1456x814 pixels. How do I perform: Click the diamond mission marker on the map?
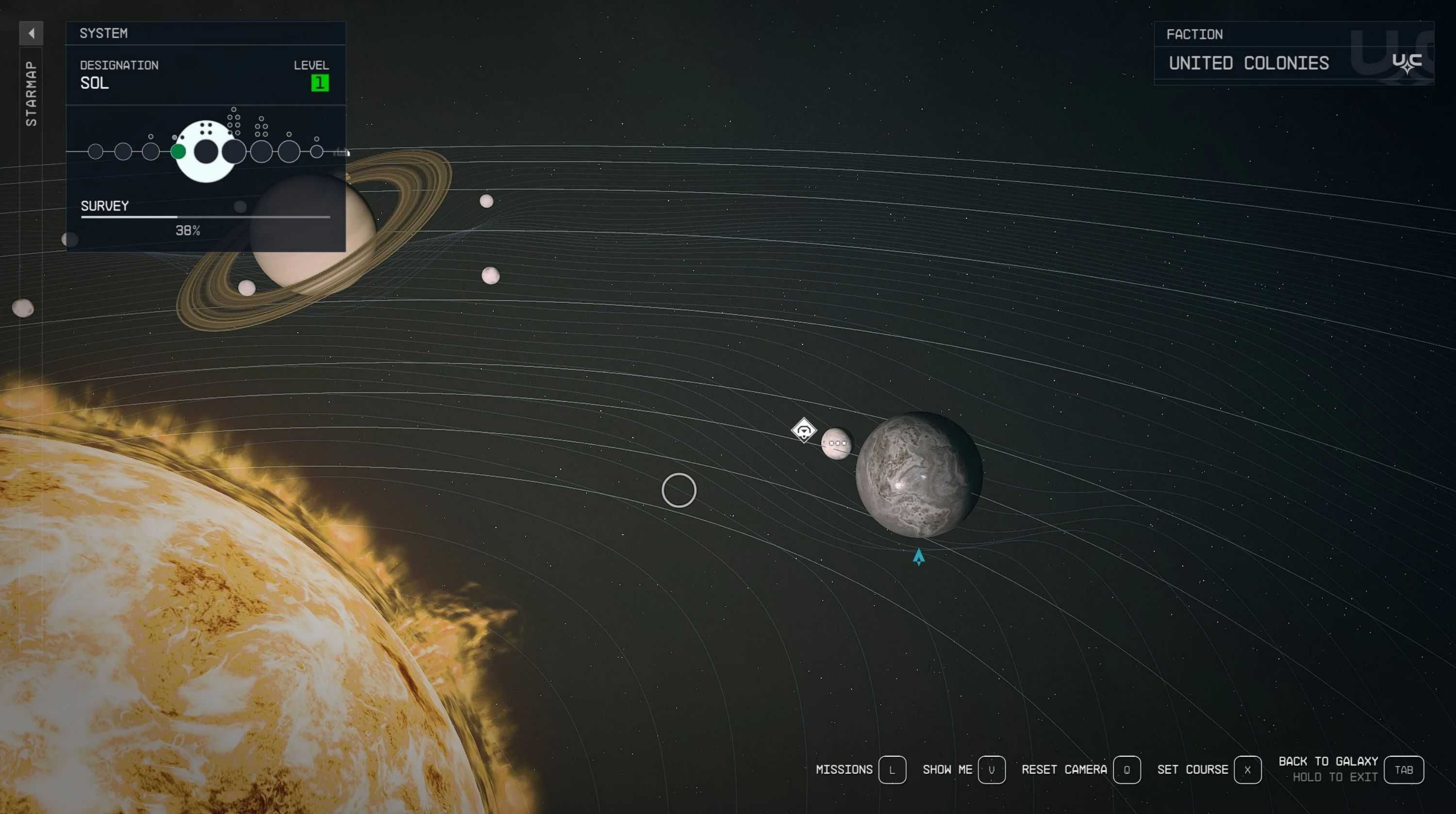pyautogui.click(x=804, y=431)
